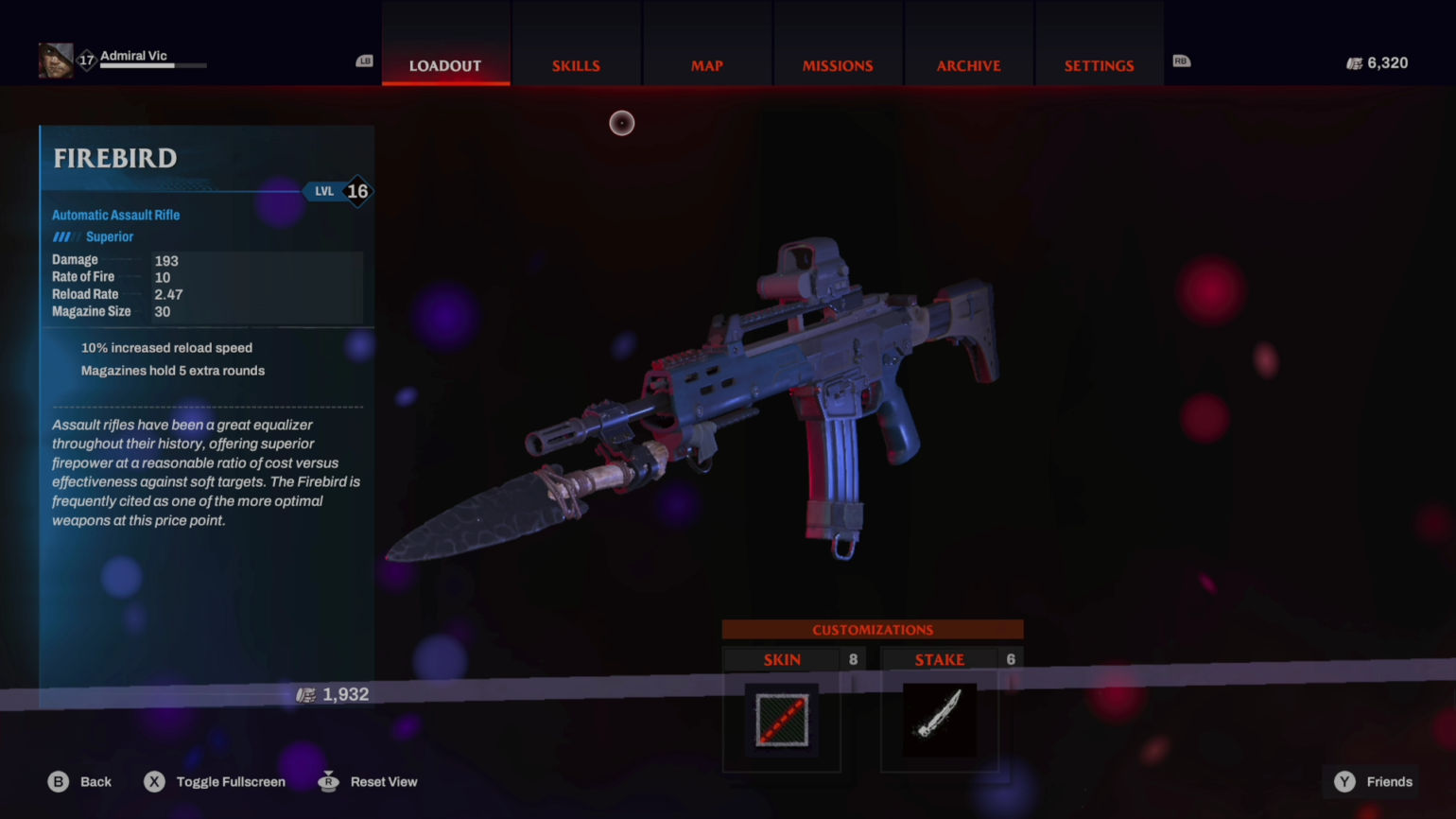Select the stake knife customization icon
This screenshot has height=819, width=1456.
click(x=939, y=721)
